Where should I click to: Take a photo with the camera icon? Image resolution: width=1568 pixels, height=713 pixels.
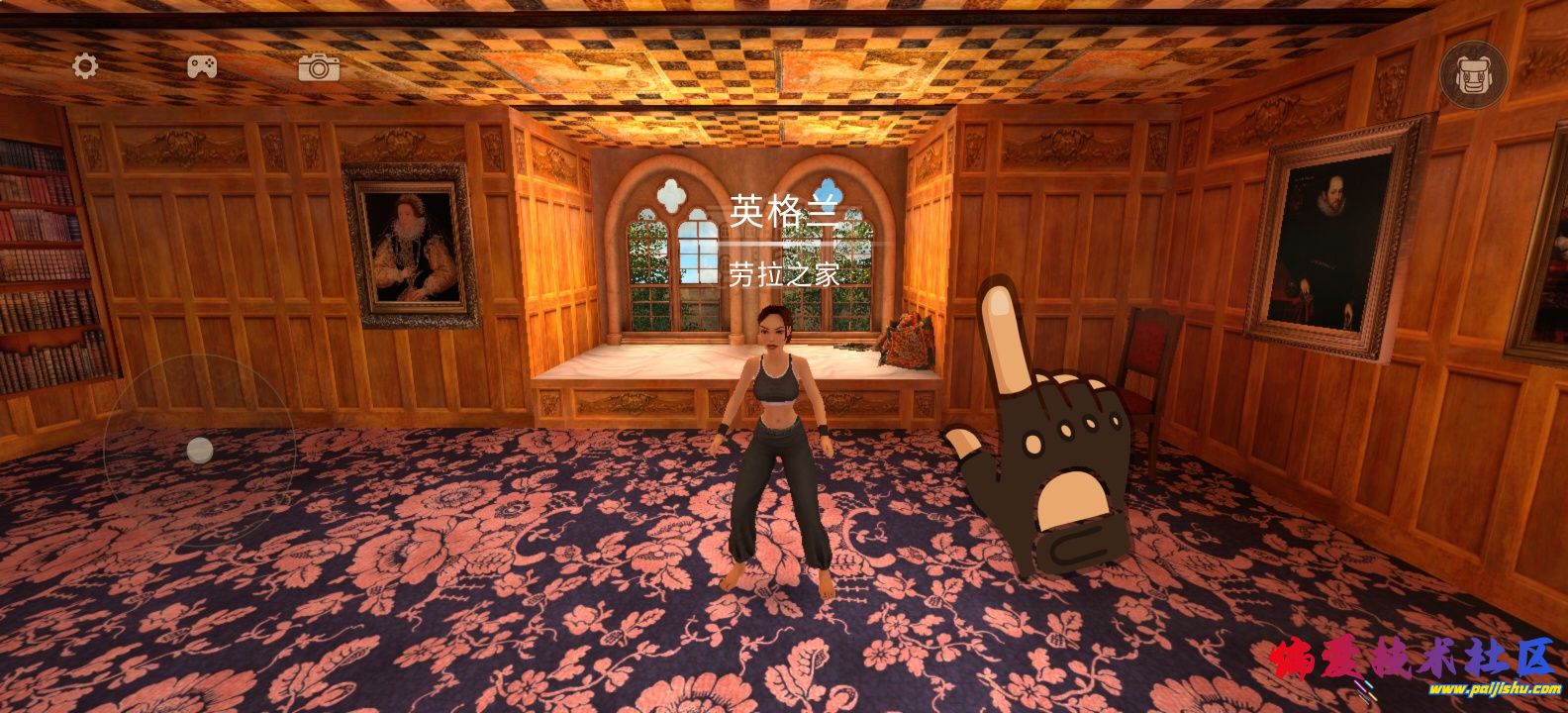tap(319, 67)
